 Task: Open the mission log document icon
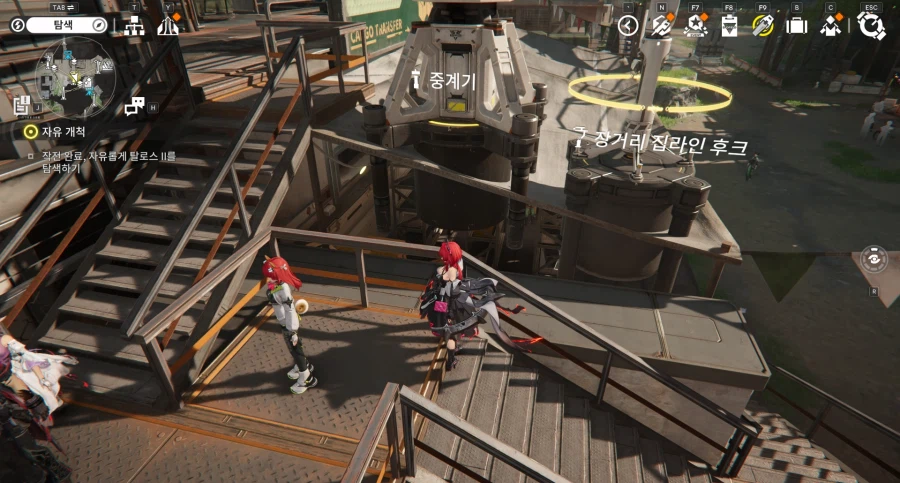click(22, 102)
